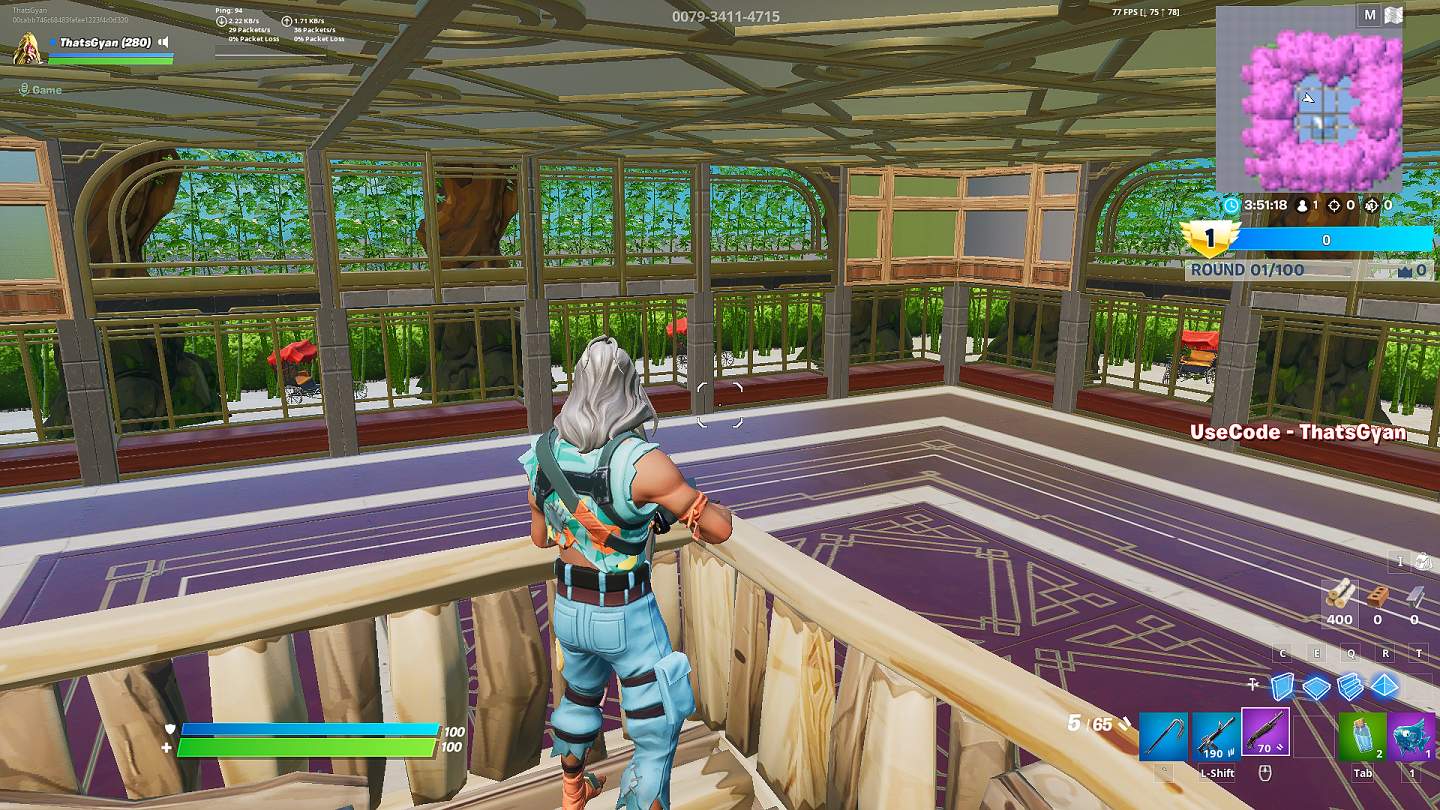Click the ThatsGyan player avatar
This screenshot has height=810, width=1440.
pos(27,48)
